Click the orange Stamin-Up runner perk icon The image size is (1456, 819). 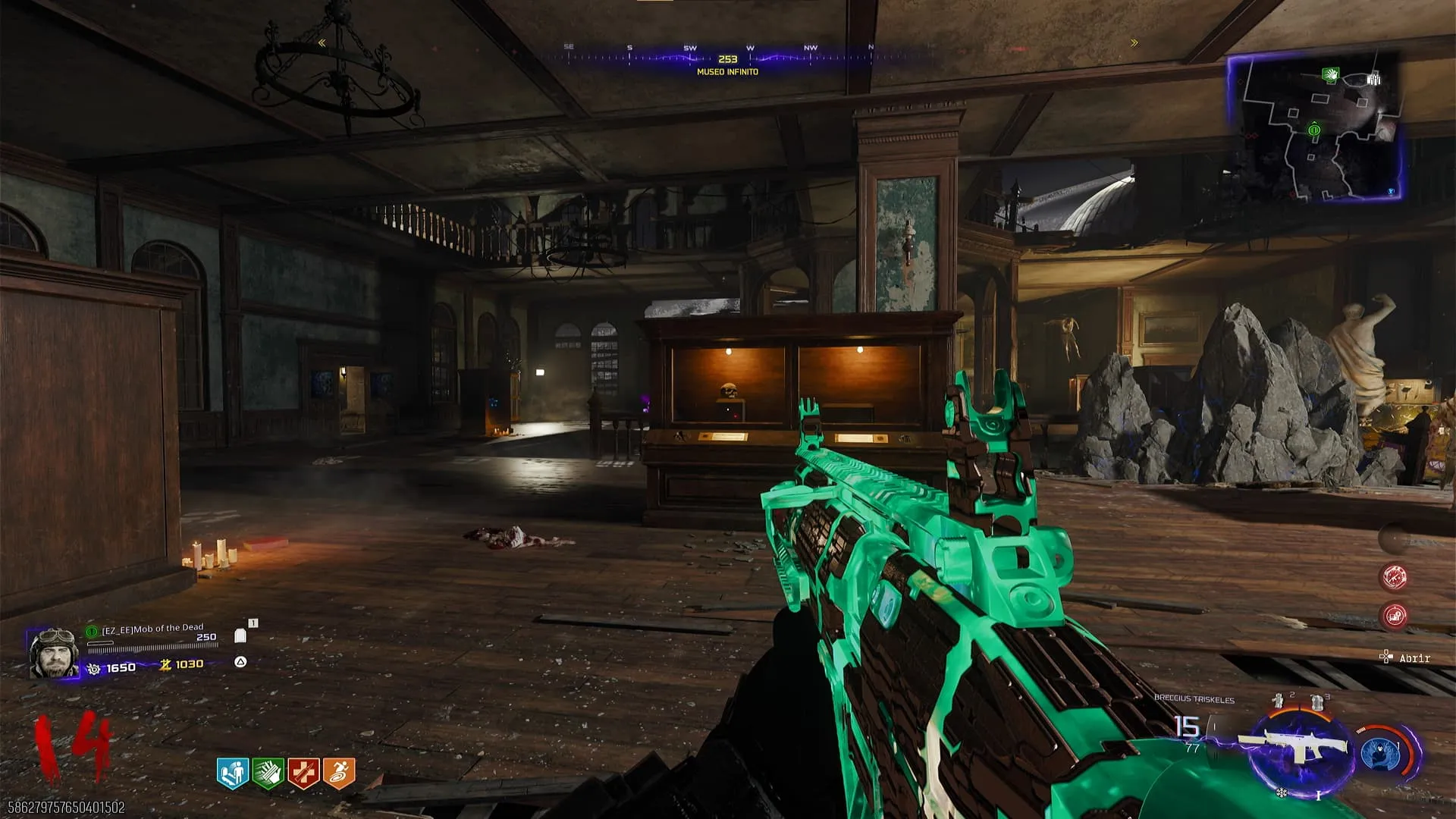tap(339, 773)
